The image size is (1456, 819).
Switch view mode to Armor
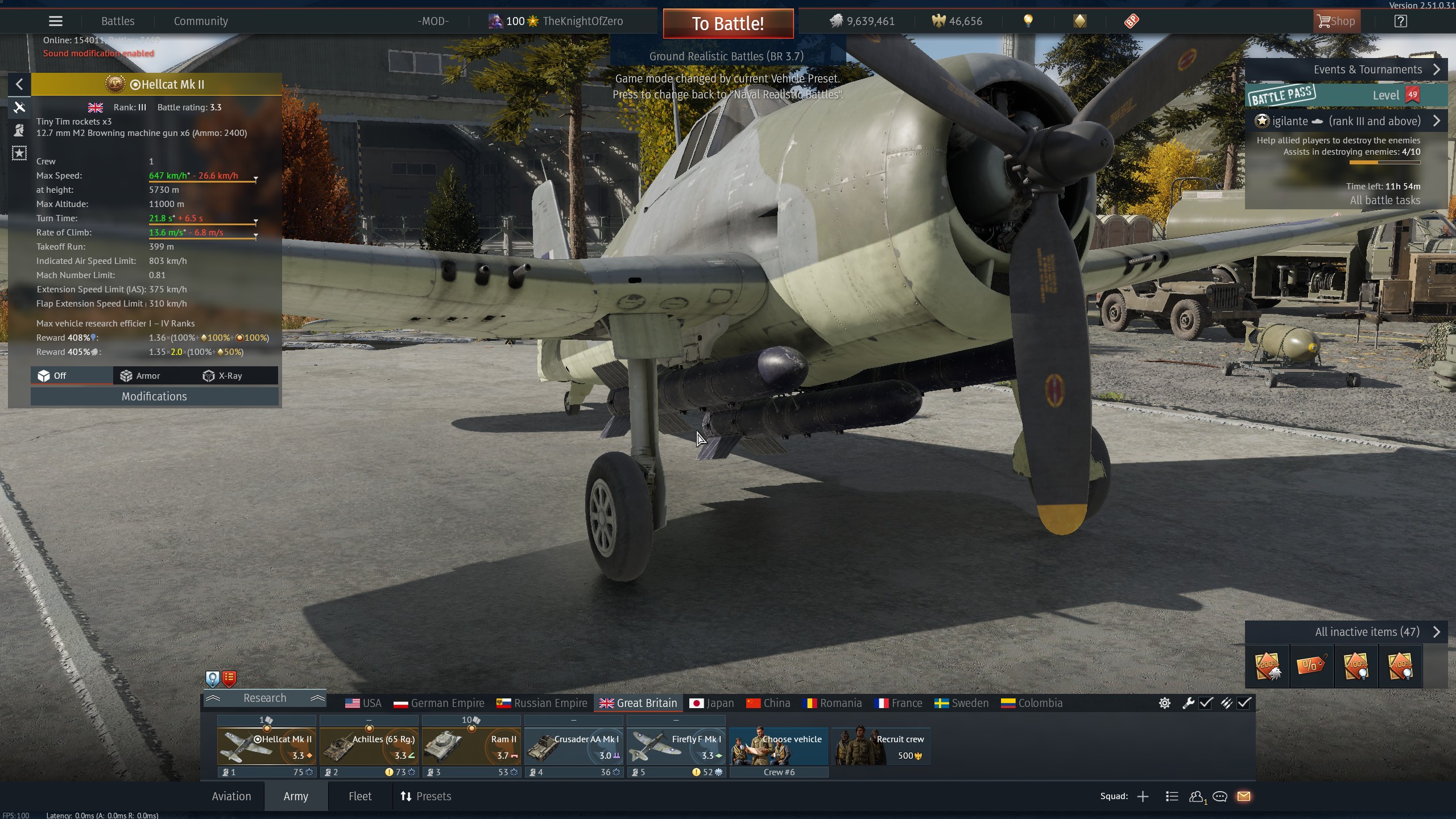pos(140,376)
